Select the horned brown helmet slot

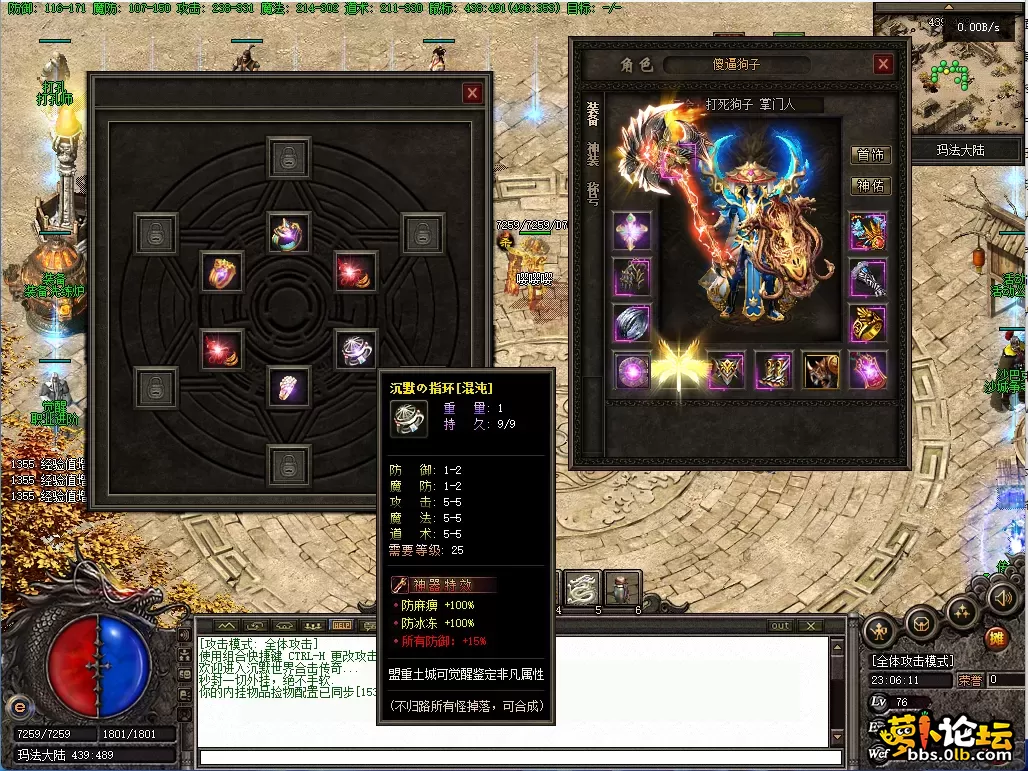[x=821, y=369]
